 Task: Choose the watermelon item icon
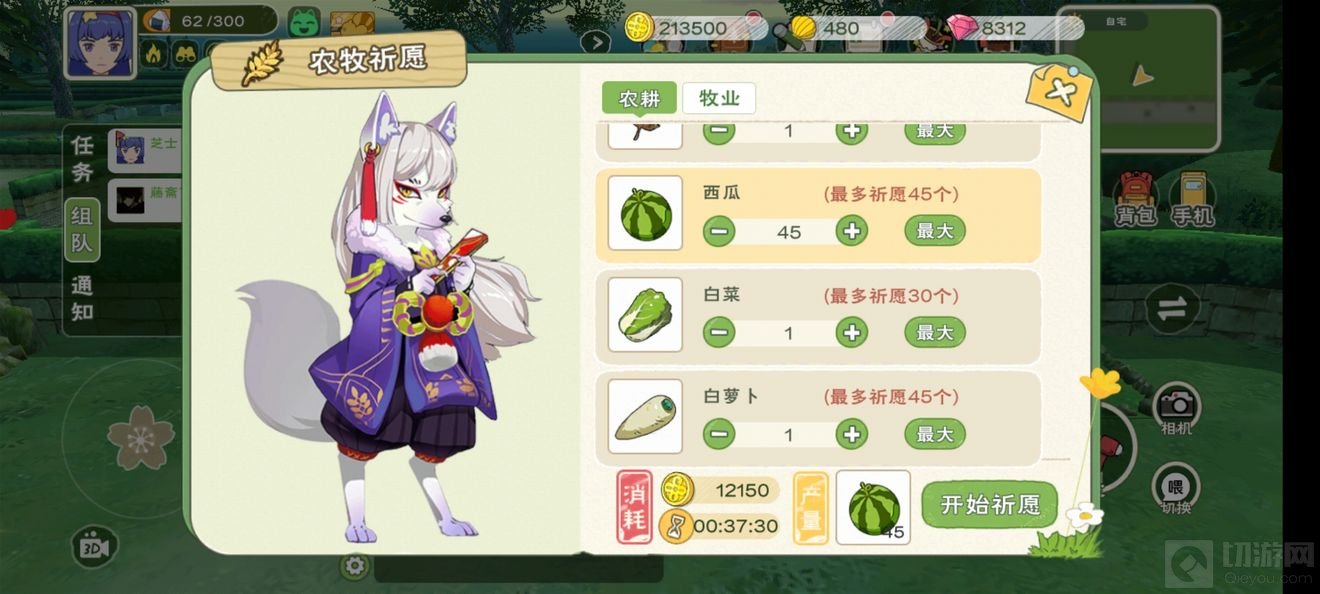coord(645,213)
